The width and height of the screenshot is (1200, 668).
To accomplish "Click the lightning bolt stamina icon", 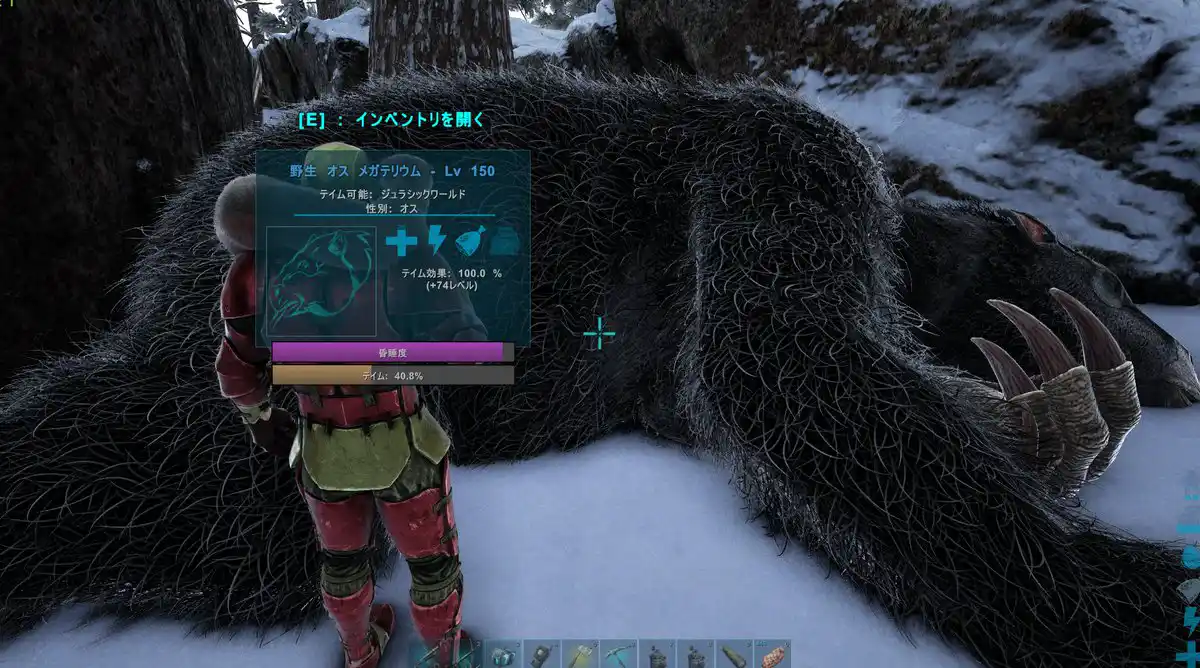I will pyautogui.click(x=436, y=242).
